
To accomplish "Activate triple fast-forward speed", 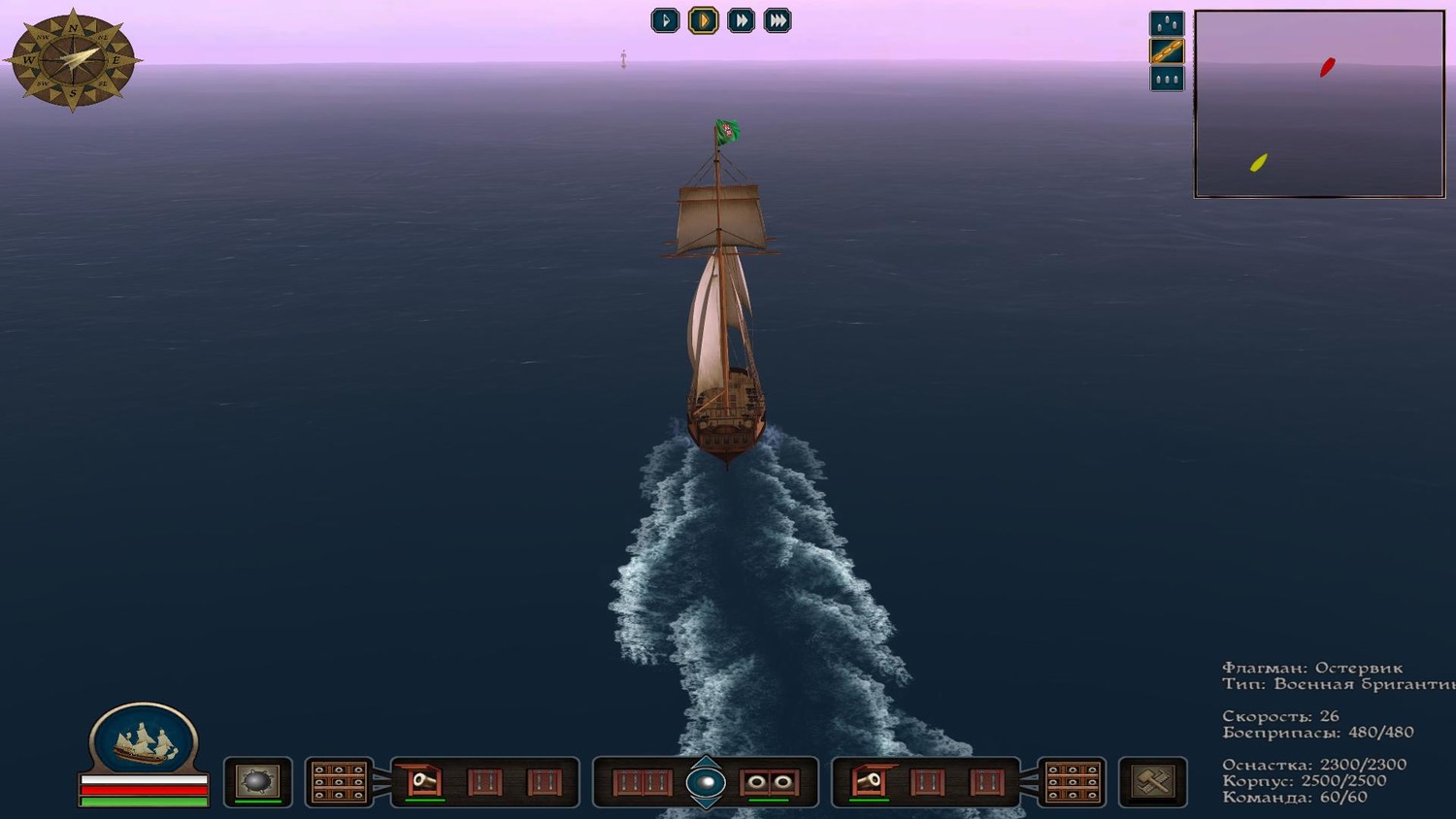I will [x=778, y=20].
